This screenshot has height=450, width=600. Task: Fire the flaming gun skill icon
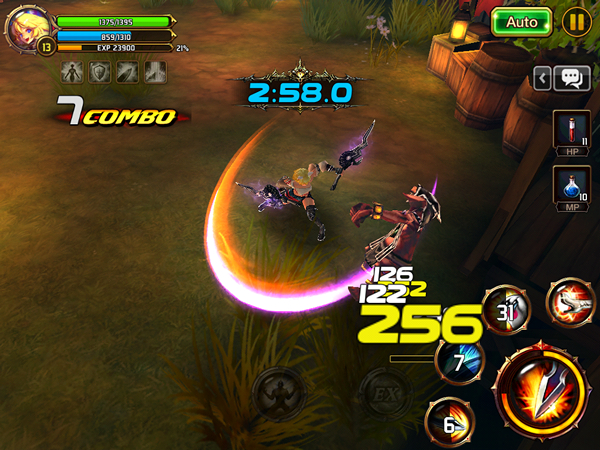point(570,300)
